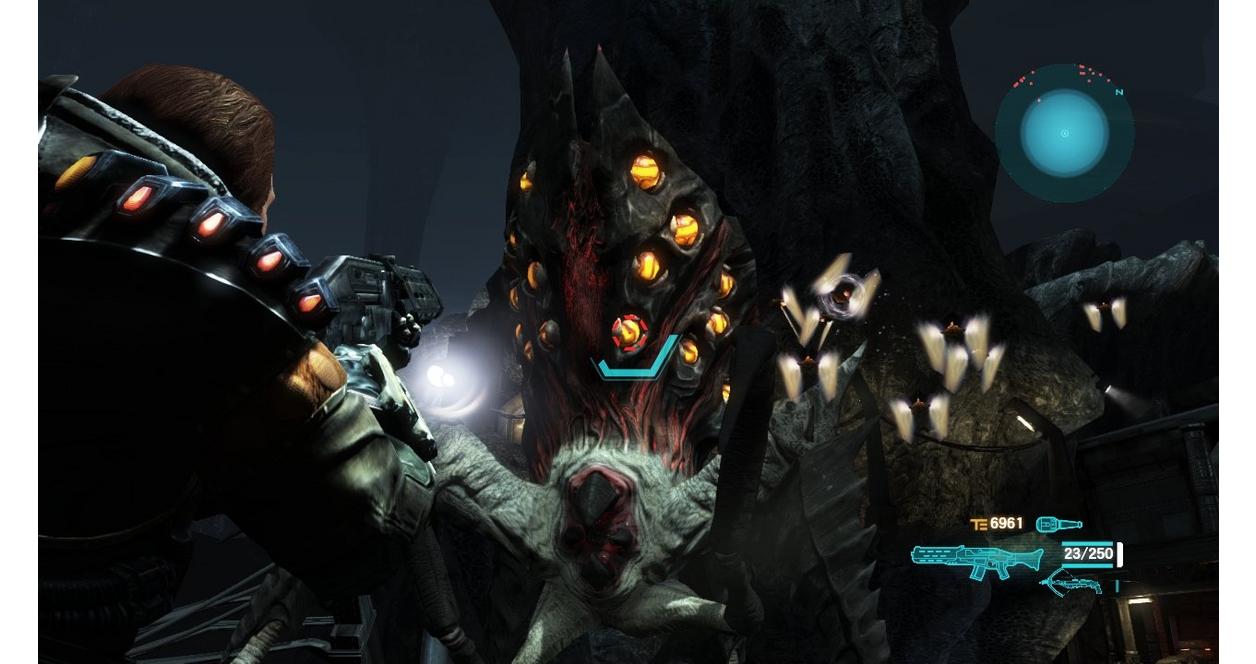Click the circular radar minimap
The image size is (1256, 664).
coord(1064,133)
